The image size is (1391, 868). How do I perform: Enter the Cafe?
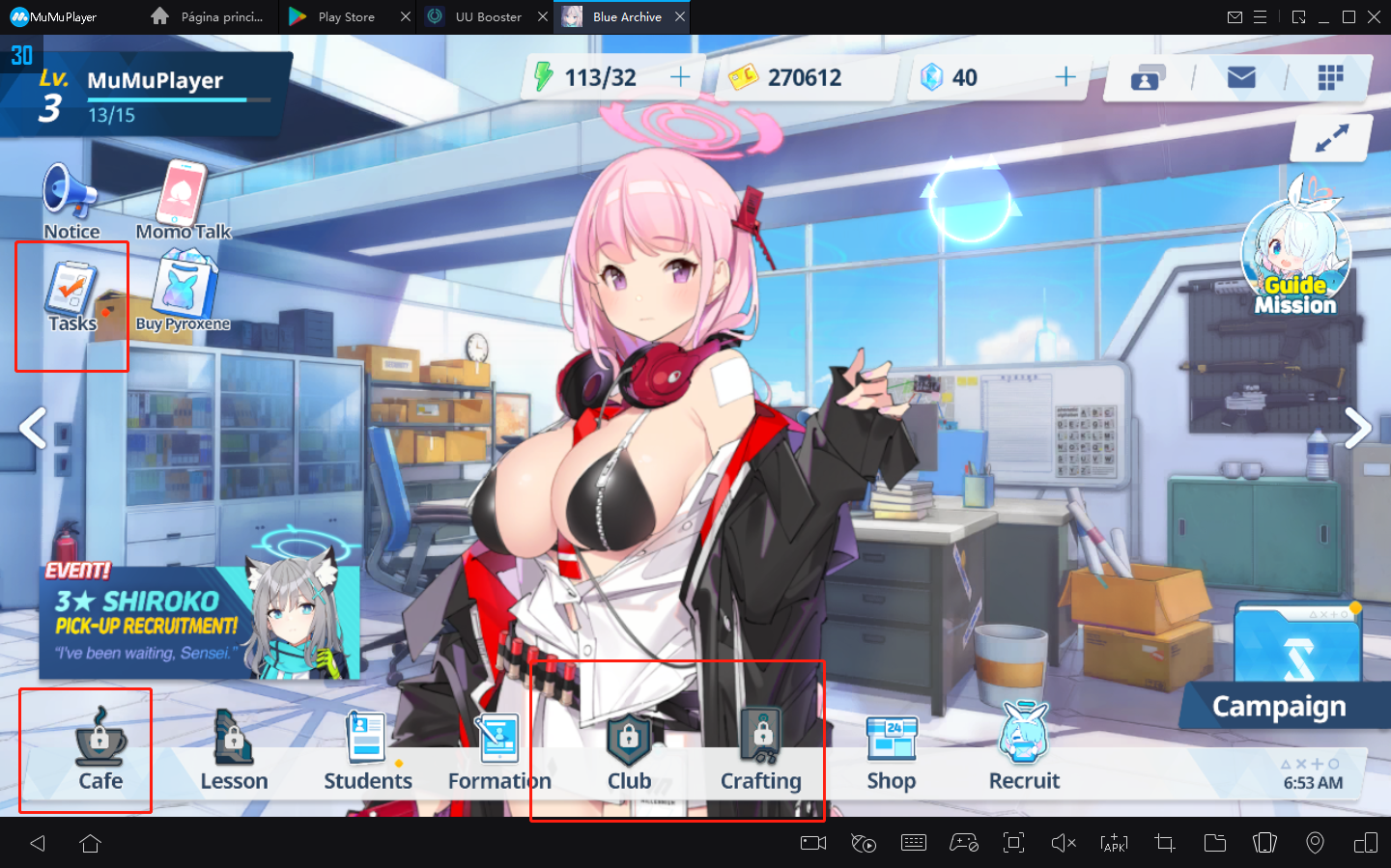coord(99,750)
